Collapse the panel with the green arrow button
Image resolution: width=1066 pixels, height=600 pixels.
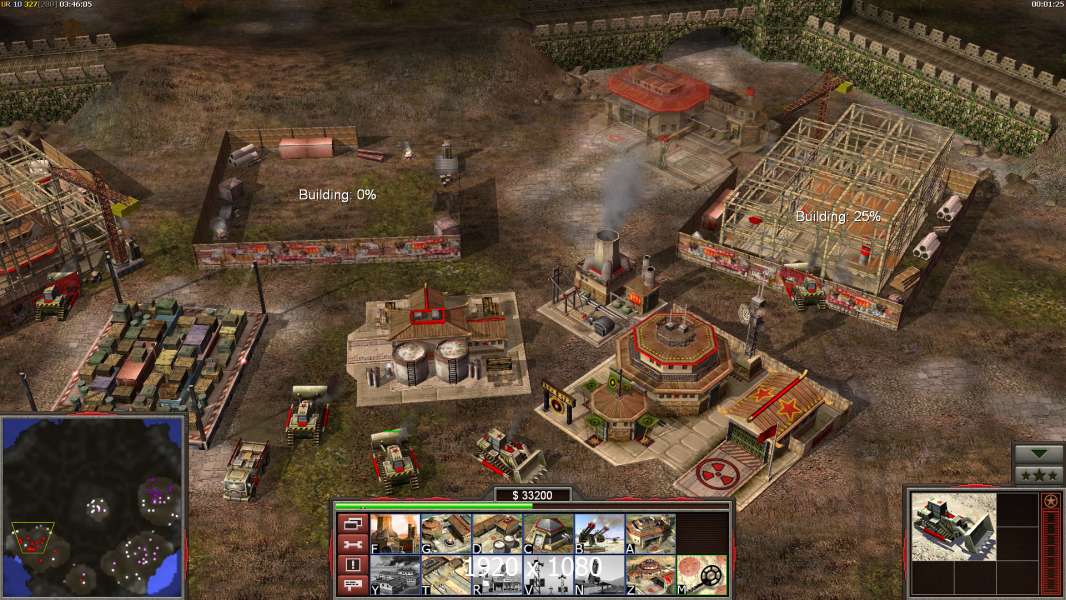[x=1038, y=454]
